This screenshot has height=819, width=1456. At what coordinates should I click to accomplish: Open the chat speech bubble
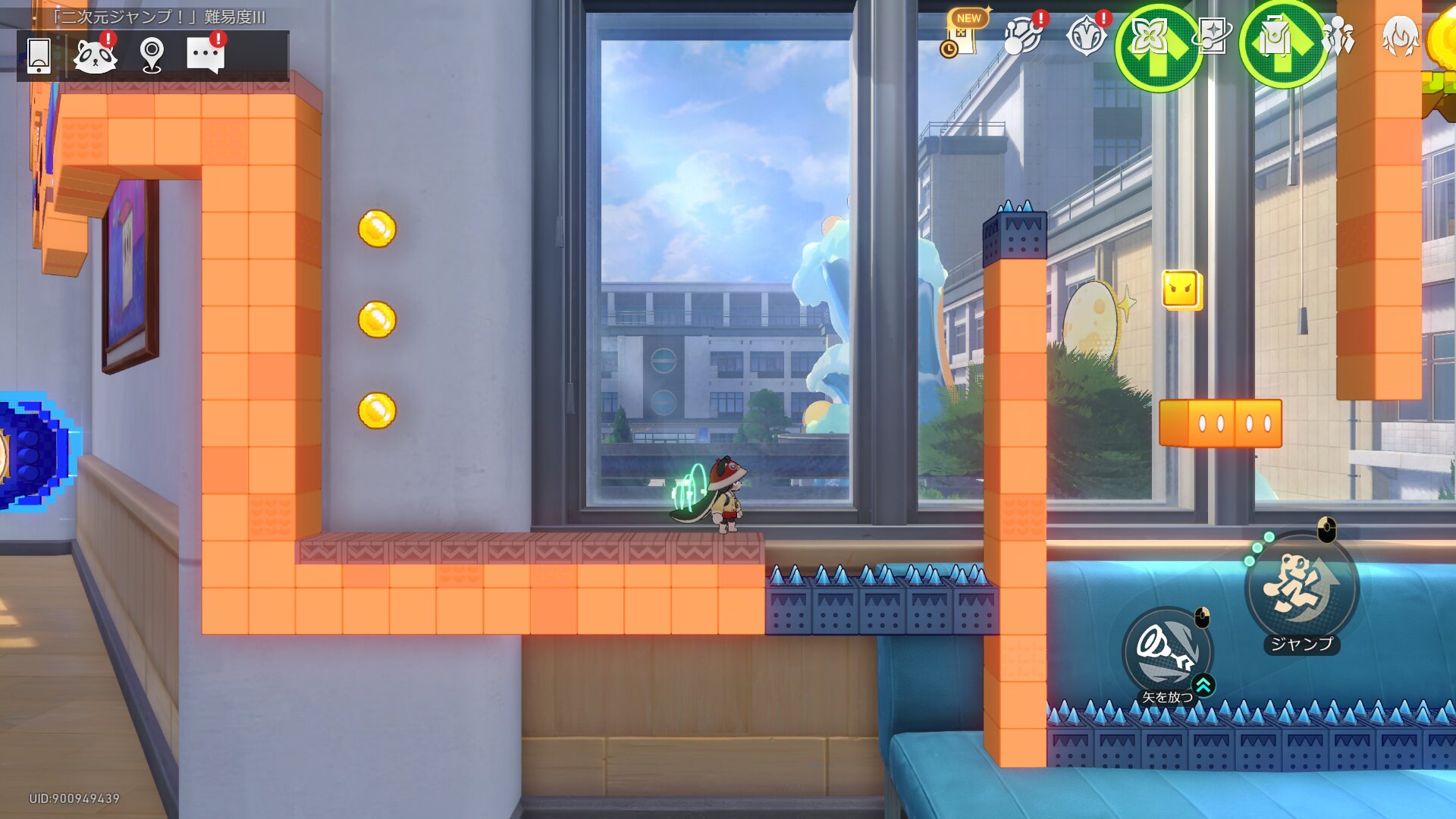point(206,55)
